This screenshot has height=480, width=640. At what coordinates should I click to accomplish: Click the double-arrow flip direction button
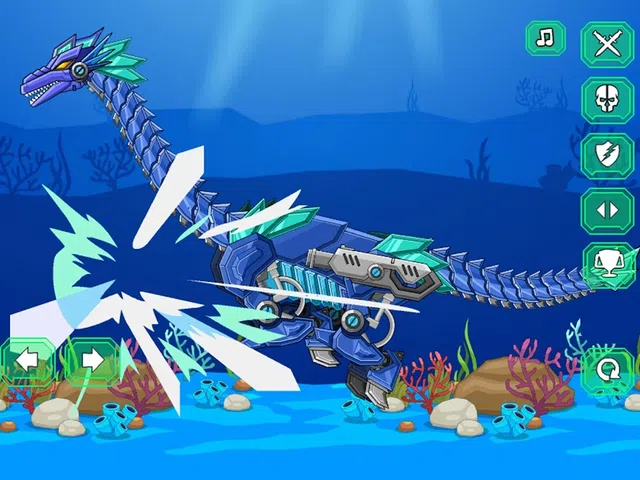coord(607,211)
